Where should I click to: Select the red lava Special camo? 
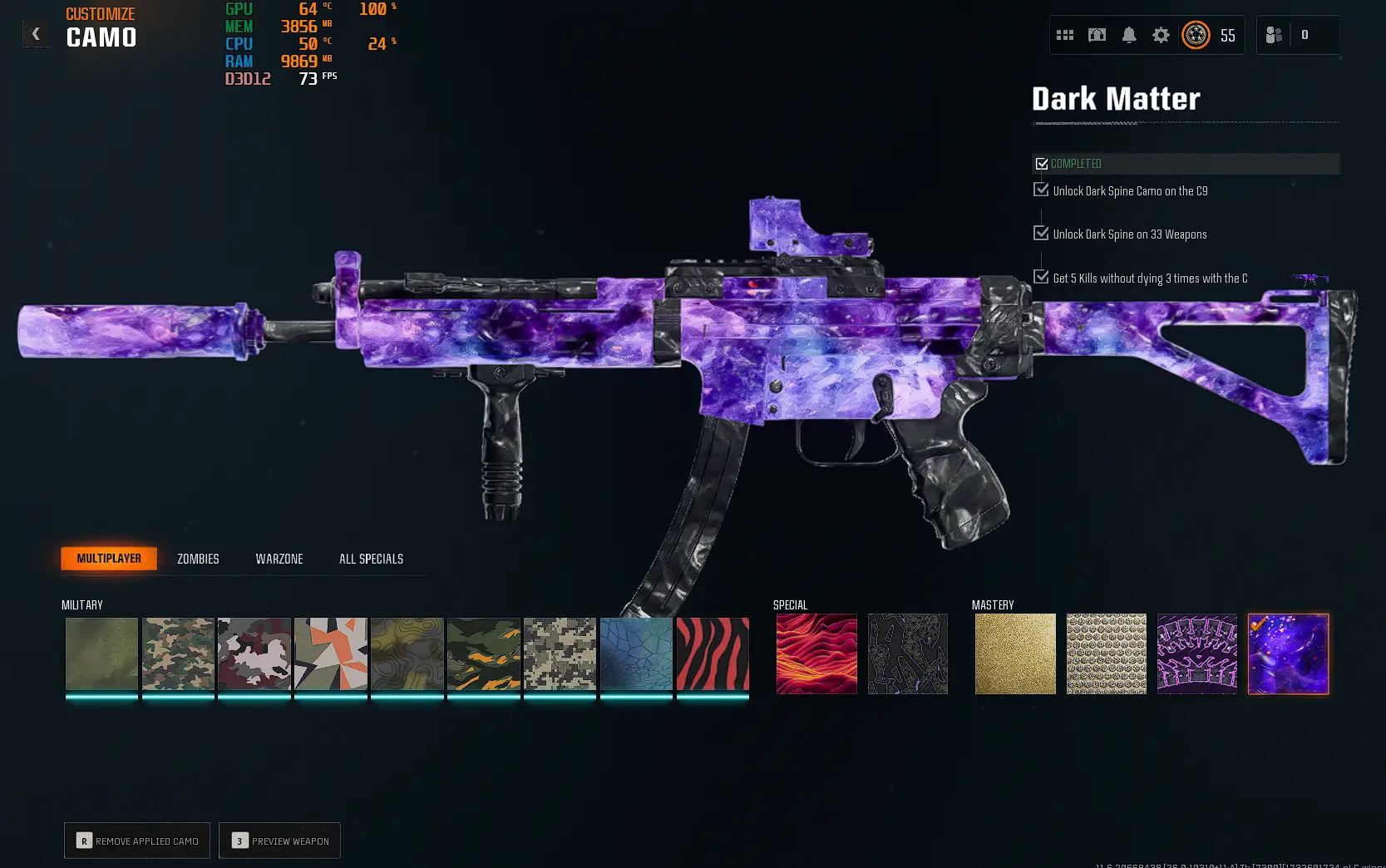point(816,653)
